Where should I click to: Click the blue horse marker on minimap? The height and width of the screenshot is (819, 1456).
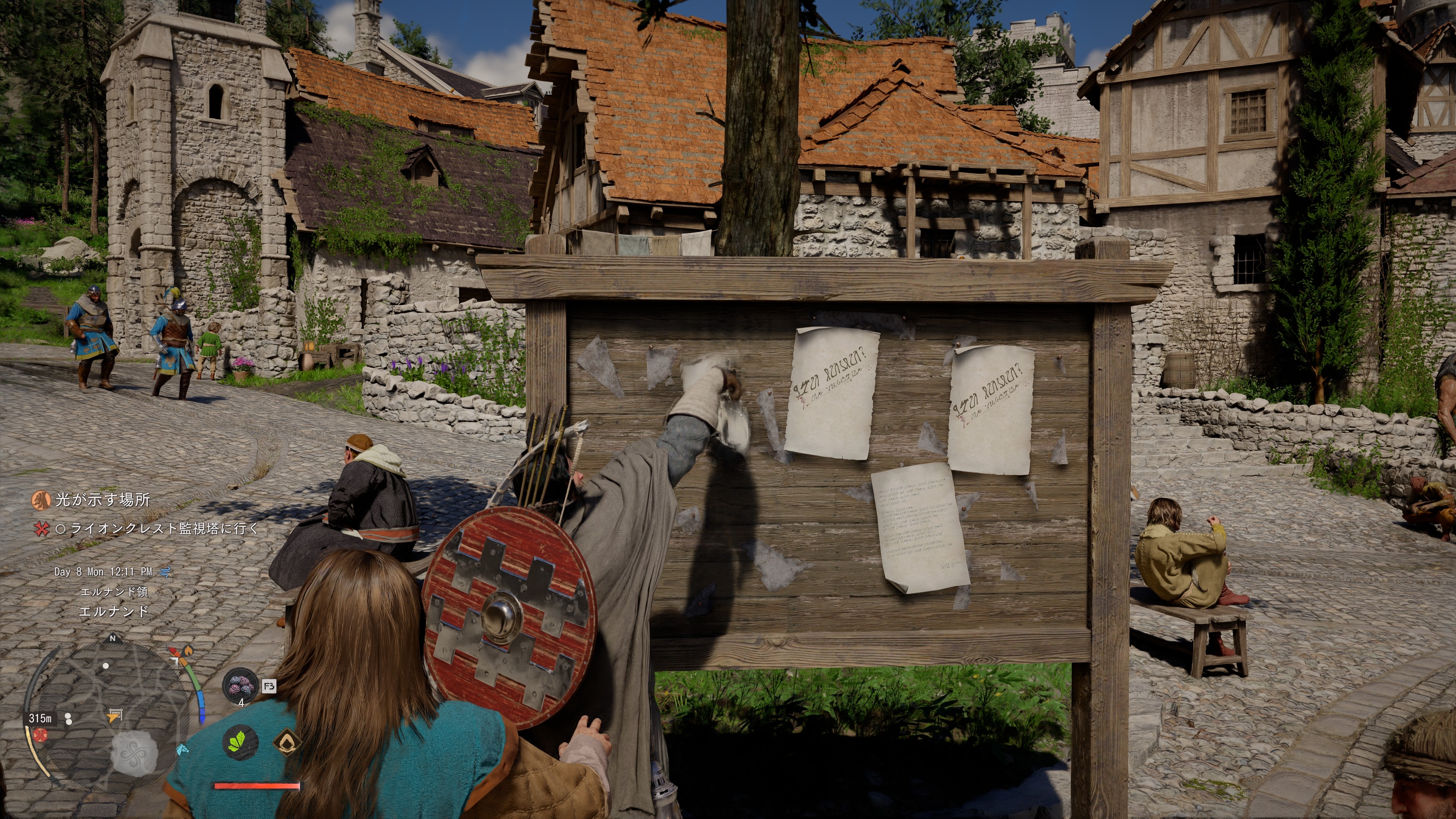(x=182, y=750)
